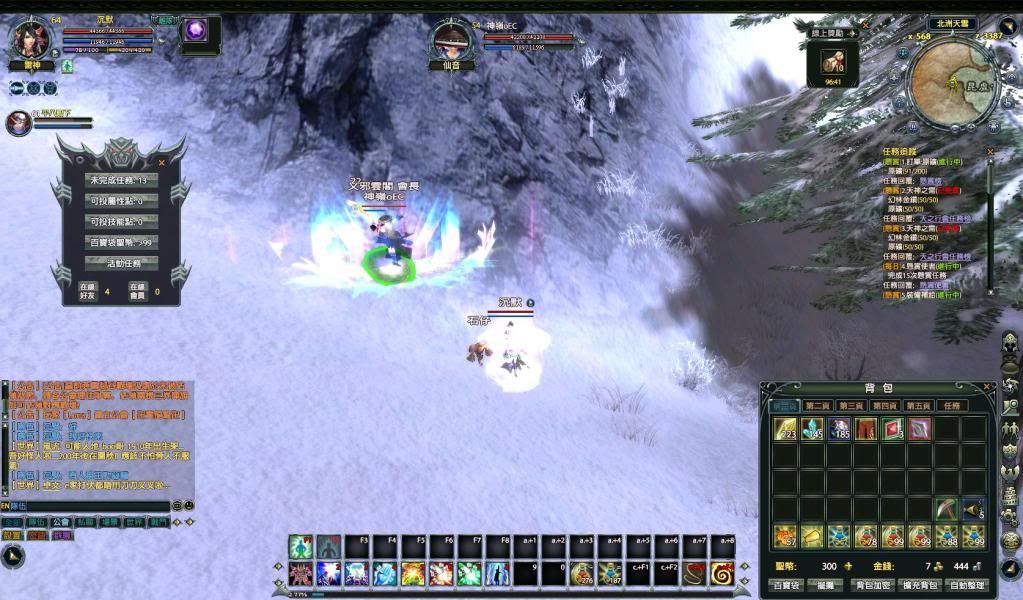This screenshot has width=1023, height=600.
Task: Switch to the 公會 guild chat tab
Action: pos(61,522)
